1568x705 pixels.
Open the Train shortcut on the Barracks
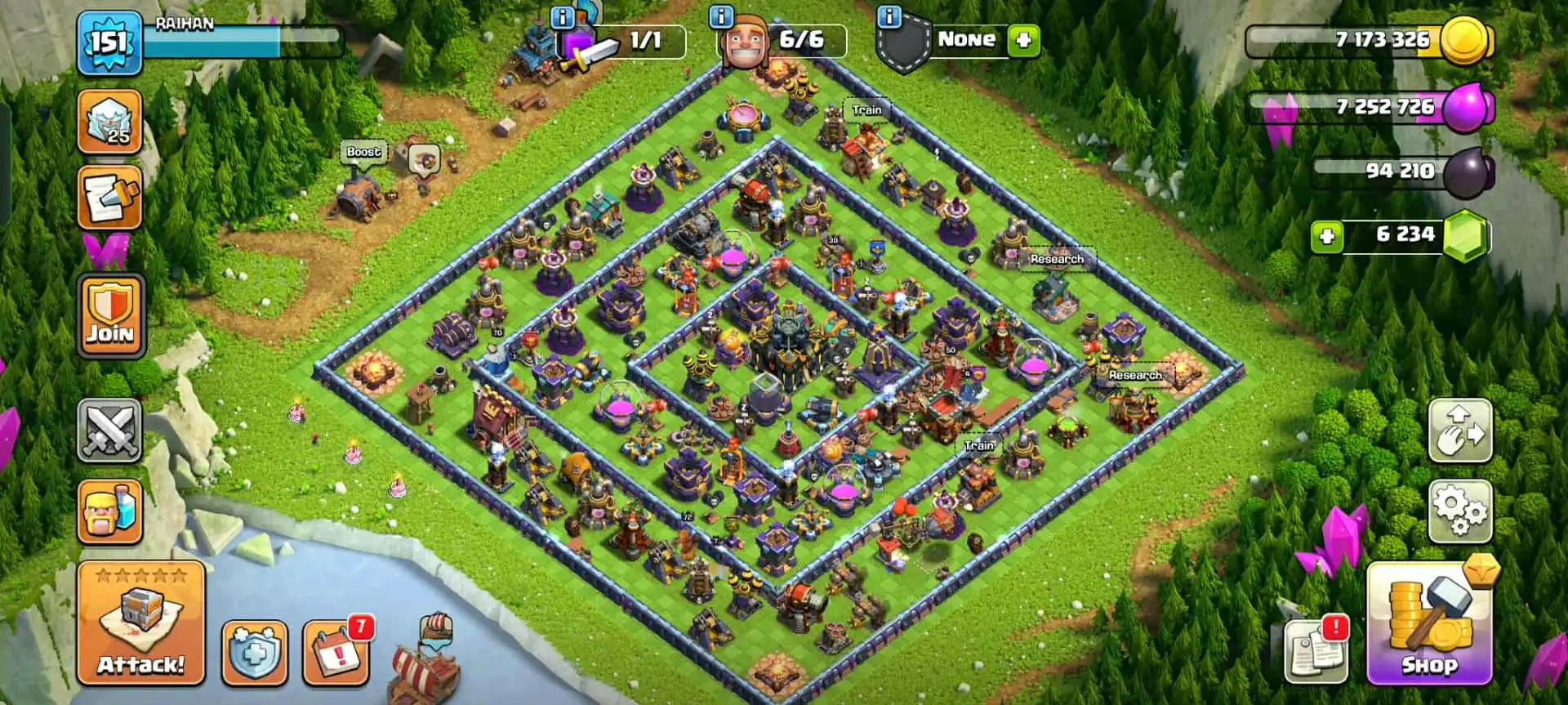click(866, 108)
